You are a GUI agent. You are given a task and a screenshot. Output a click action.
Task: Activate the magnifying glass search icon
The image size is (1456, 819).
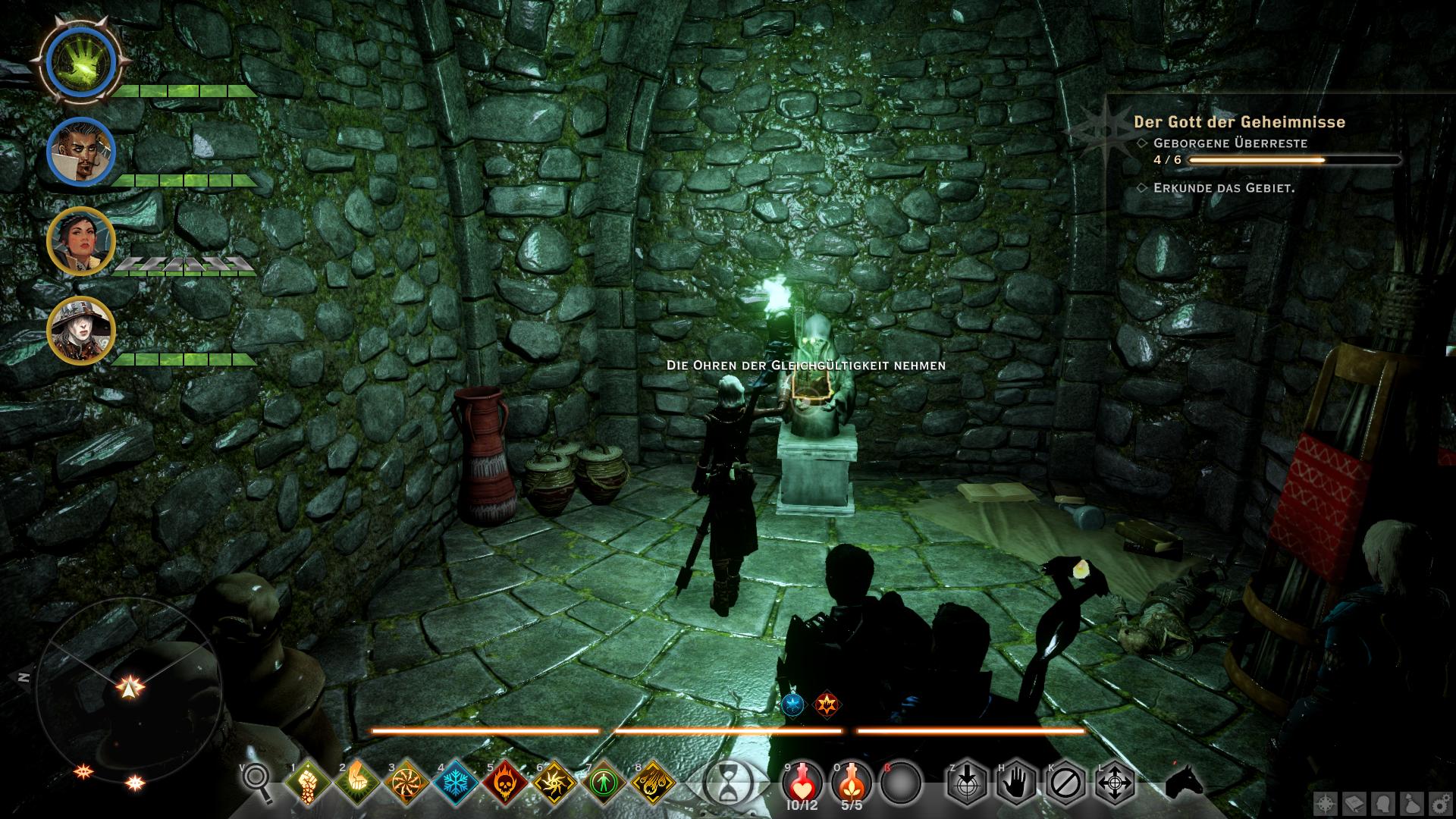coord(257,780)
